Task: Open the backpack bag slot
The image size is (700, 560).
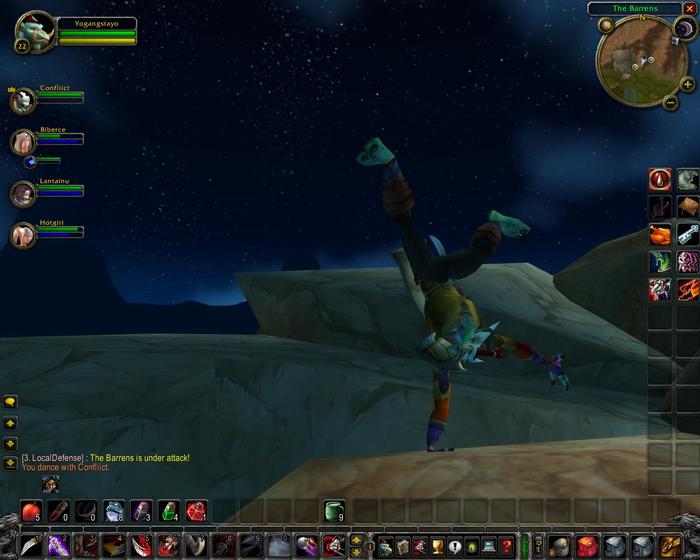Action: [669, 546]
